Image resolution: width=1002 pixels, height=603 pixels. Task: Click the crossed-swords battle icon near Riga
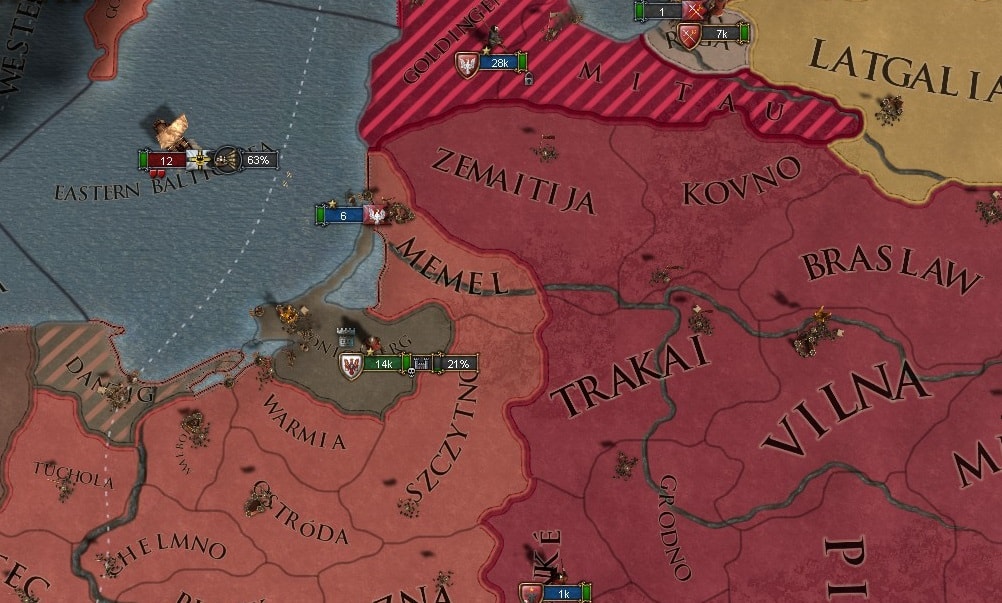[696, 11]
